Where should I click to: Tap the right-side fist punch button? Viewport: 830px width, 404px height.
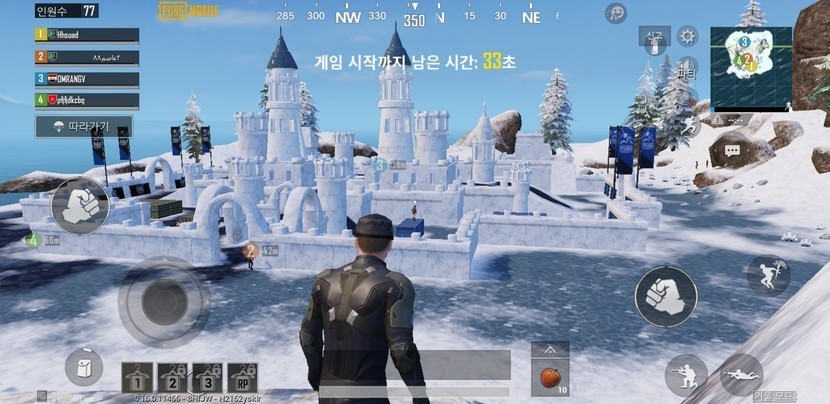click(x=666, y=297)
